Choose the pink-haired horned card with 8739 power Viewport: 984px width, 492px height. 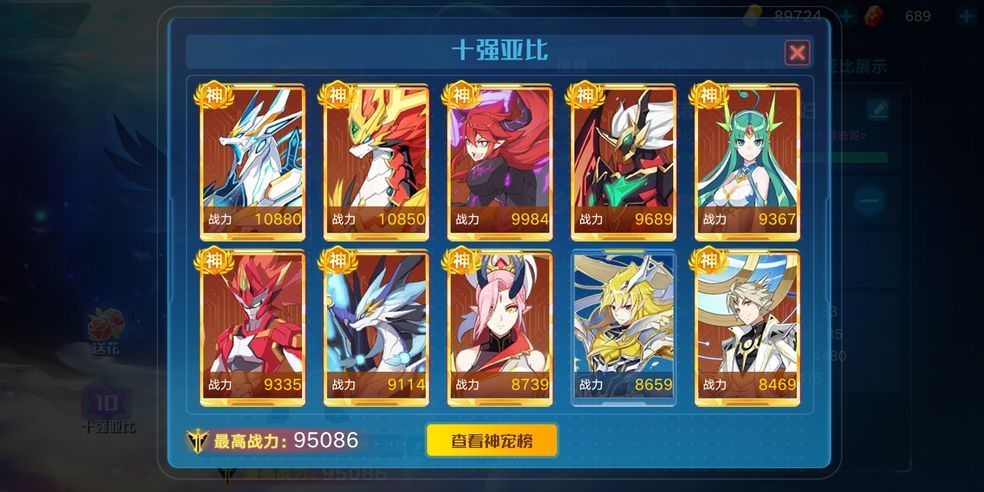click(500, 328)
